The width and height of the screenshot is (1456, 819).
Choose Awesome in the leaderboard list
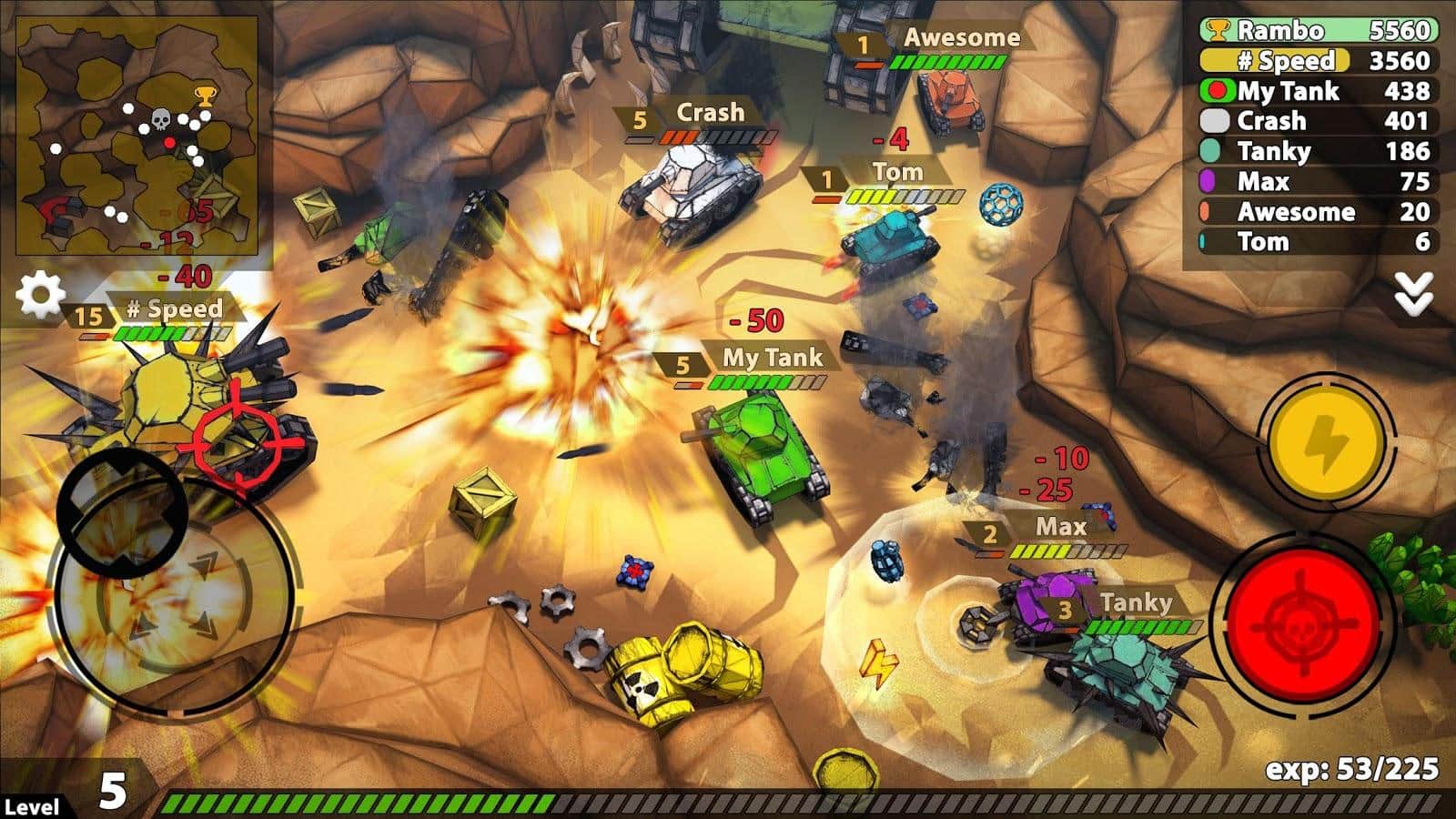pos(1317,211)
